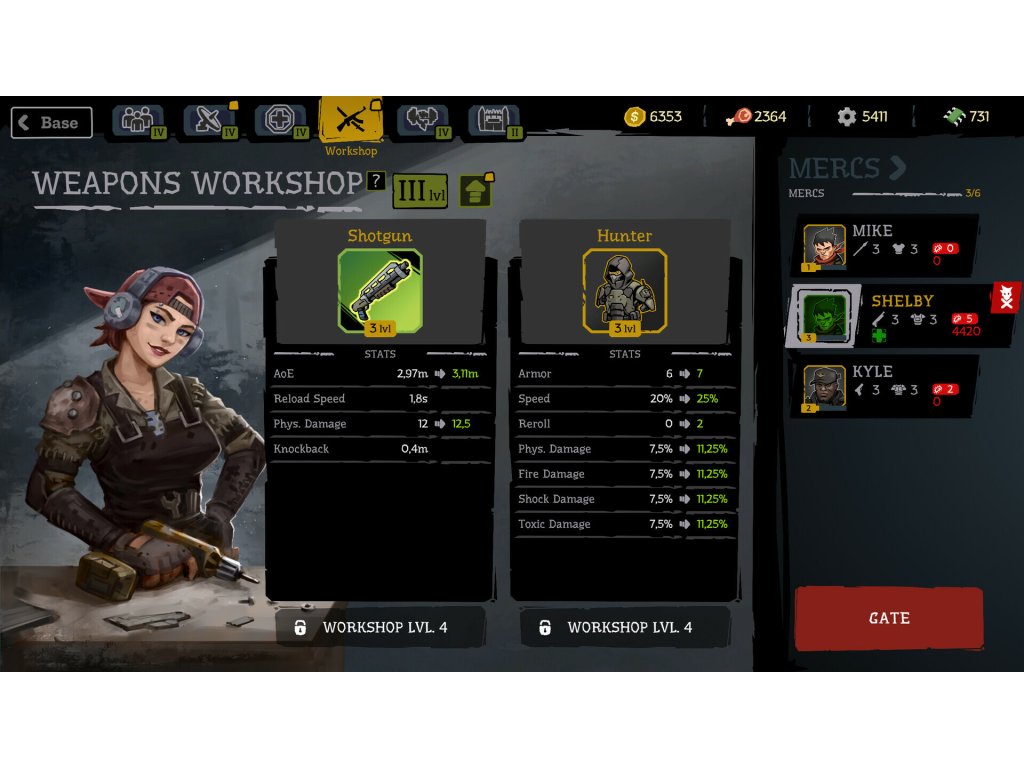Choose merc Mike from the list
This screenshot has width=1024, height=768.
coord(880,245)
